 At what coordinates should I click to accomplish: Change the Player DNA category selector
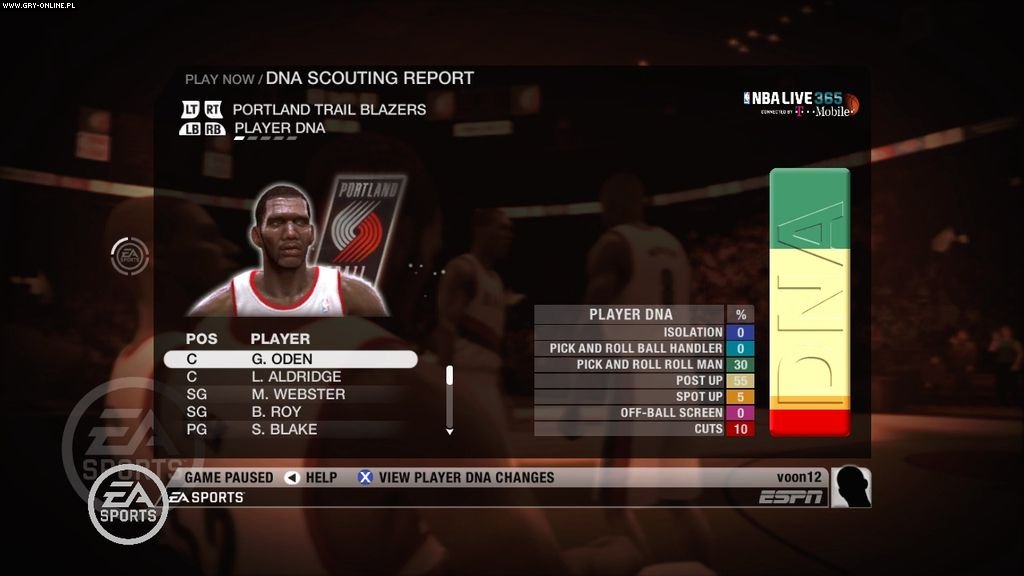click(x=279, y=128)
